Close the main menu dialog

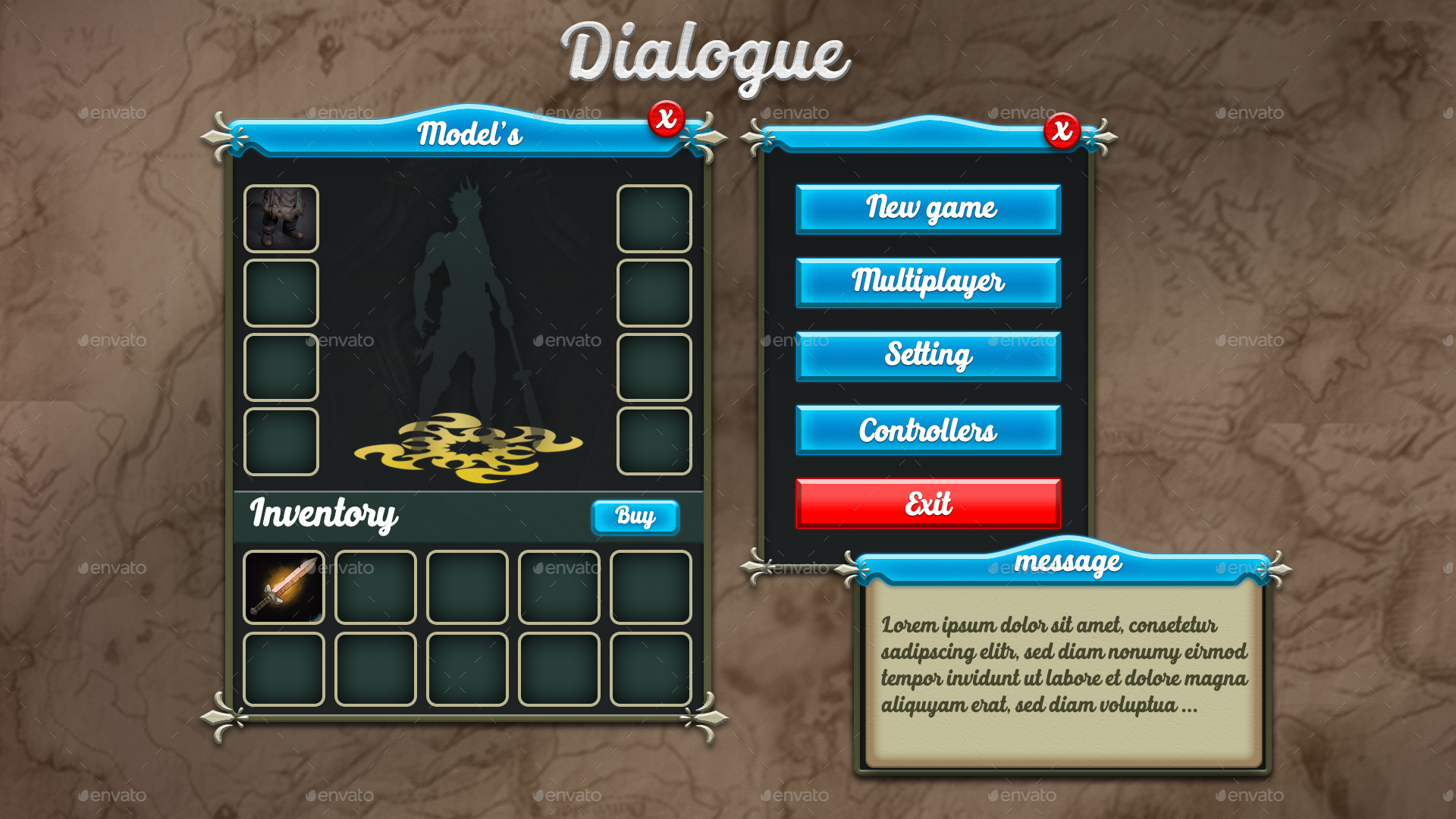1062,130
